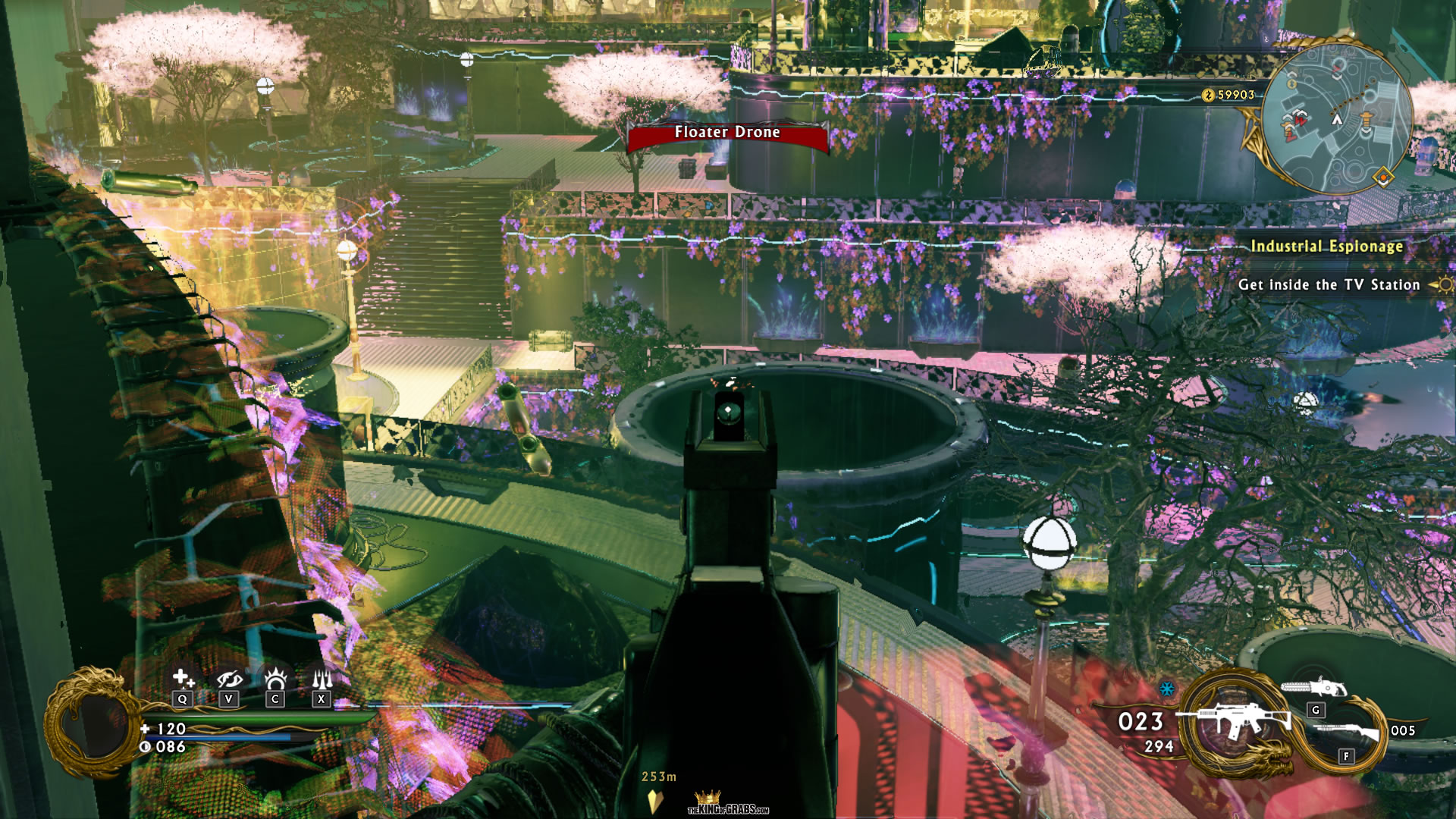Activate the healing plus-sign ability icon

pyautogui.click(x=183, y=677)
